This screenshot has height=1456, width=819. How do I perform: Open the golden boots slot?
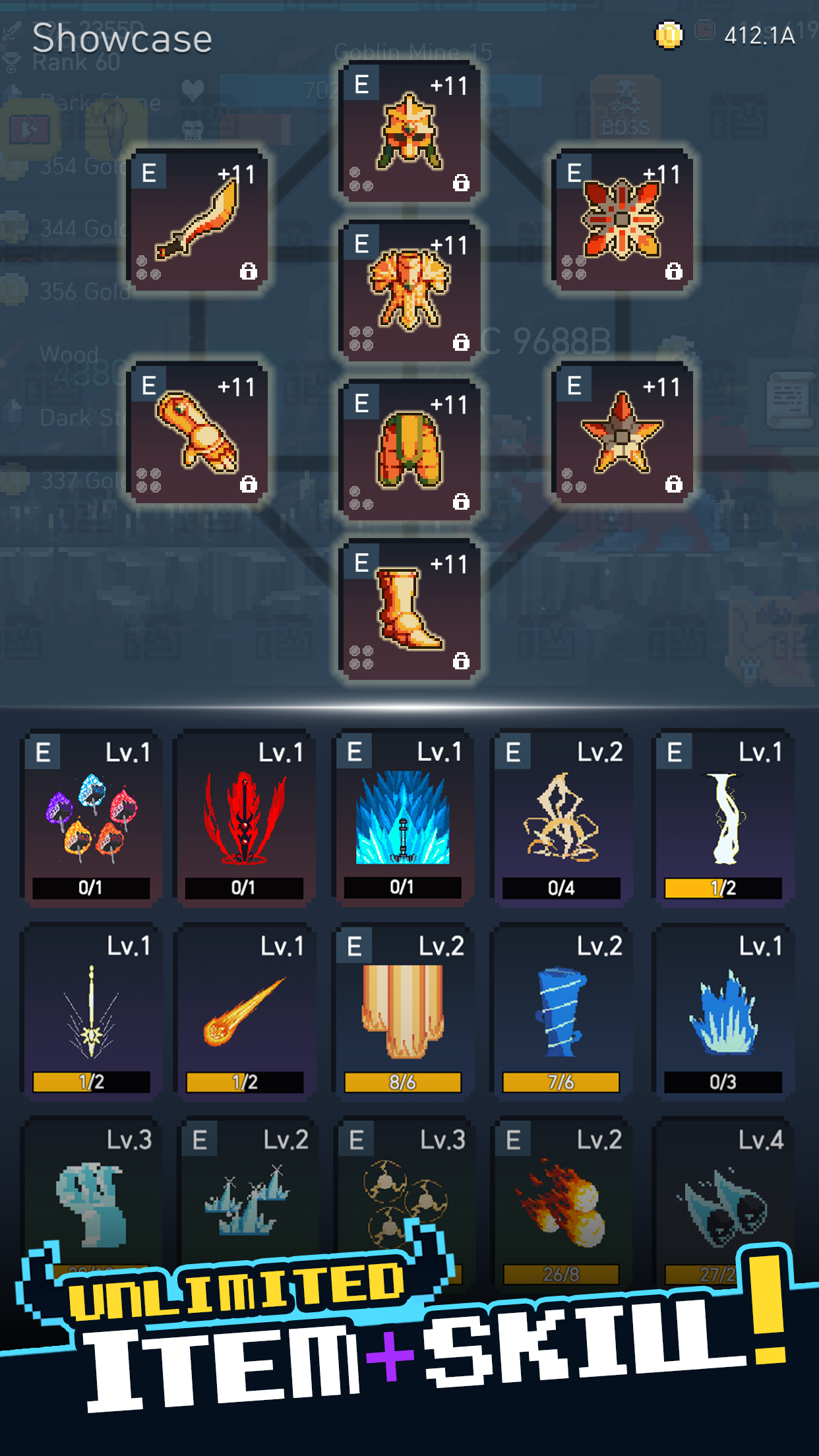click(409, 610)
